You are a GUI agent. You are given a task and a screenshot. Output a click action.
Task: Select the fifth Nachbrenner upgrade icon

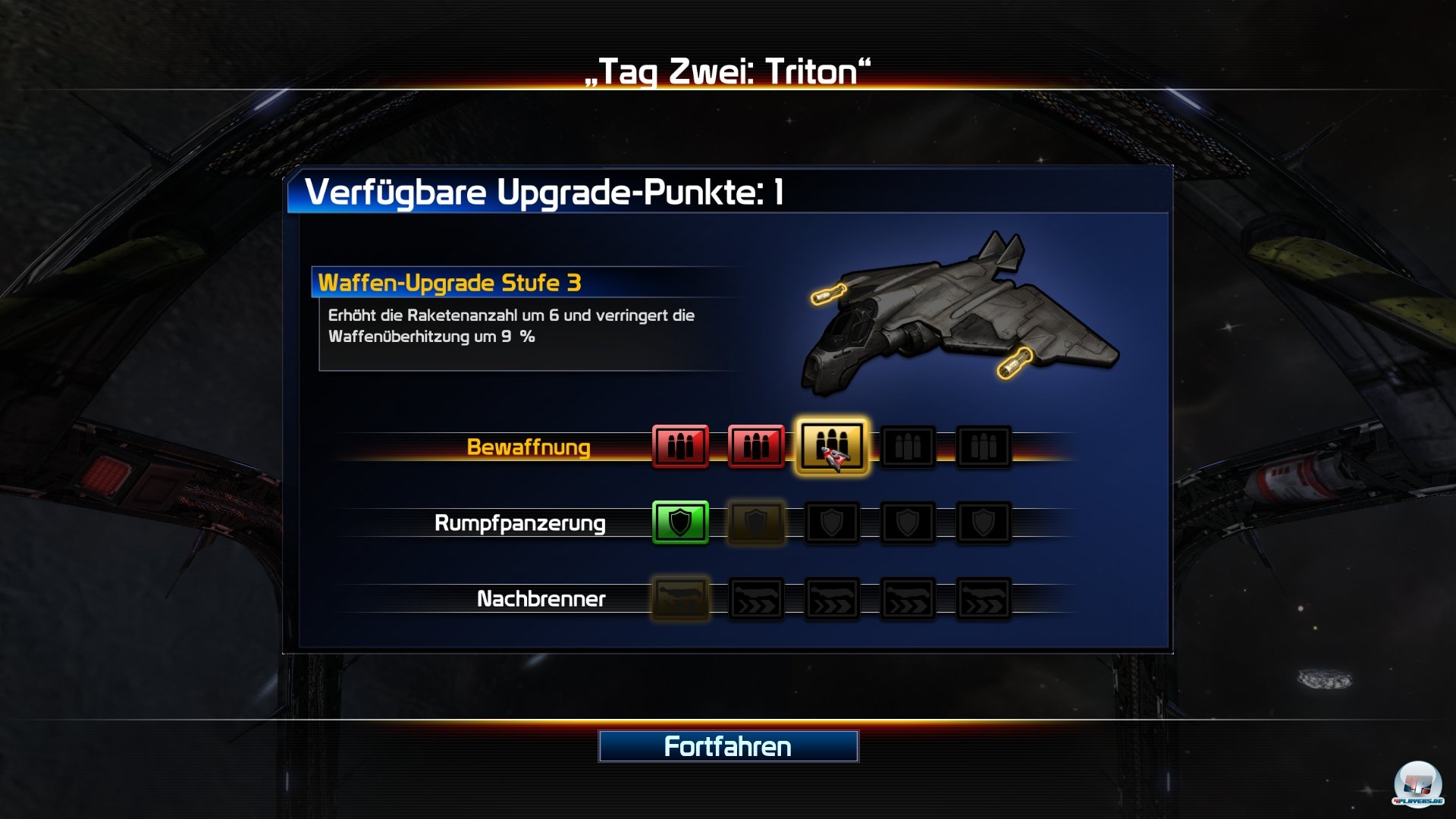[x=983, y=598]
